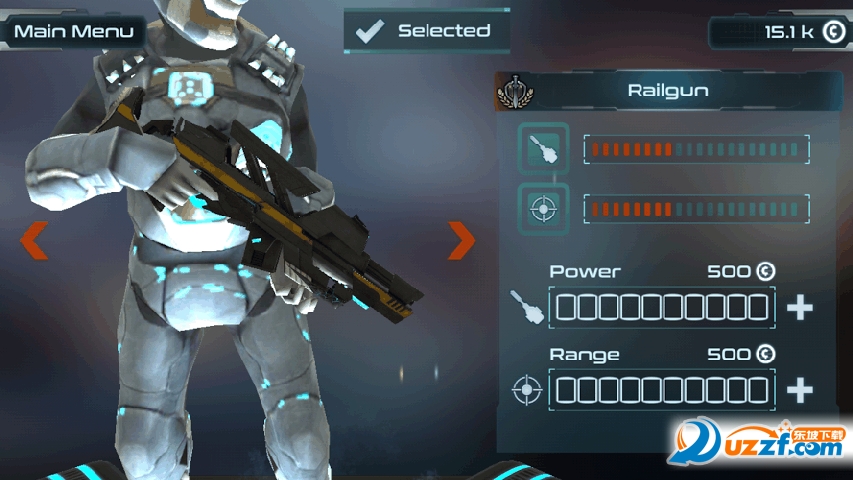Upgrade Range with the plus button
853x480 pixels.
(x=799, y=390)
